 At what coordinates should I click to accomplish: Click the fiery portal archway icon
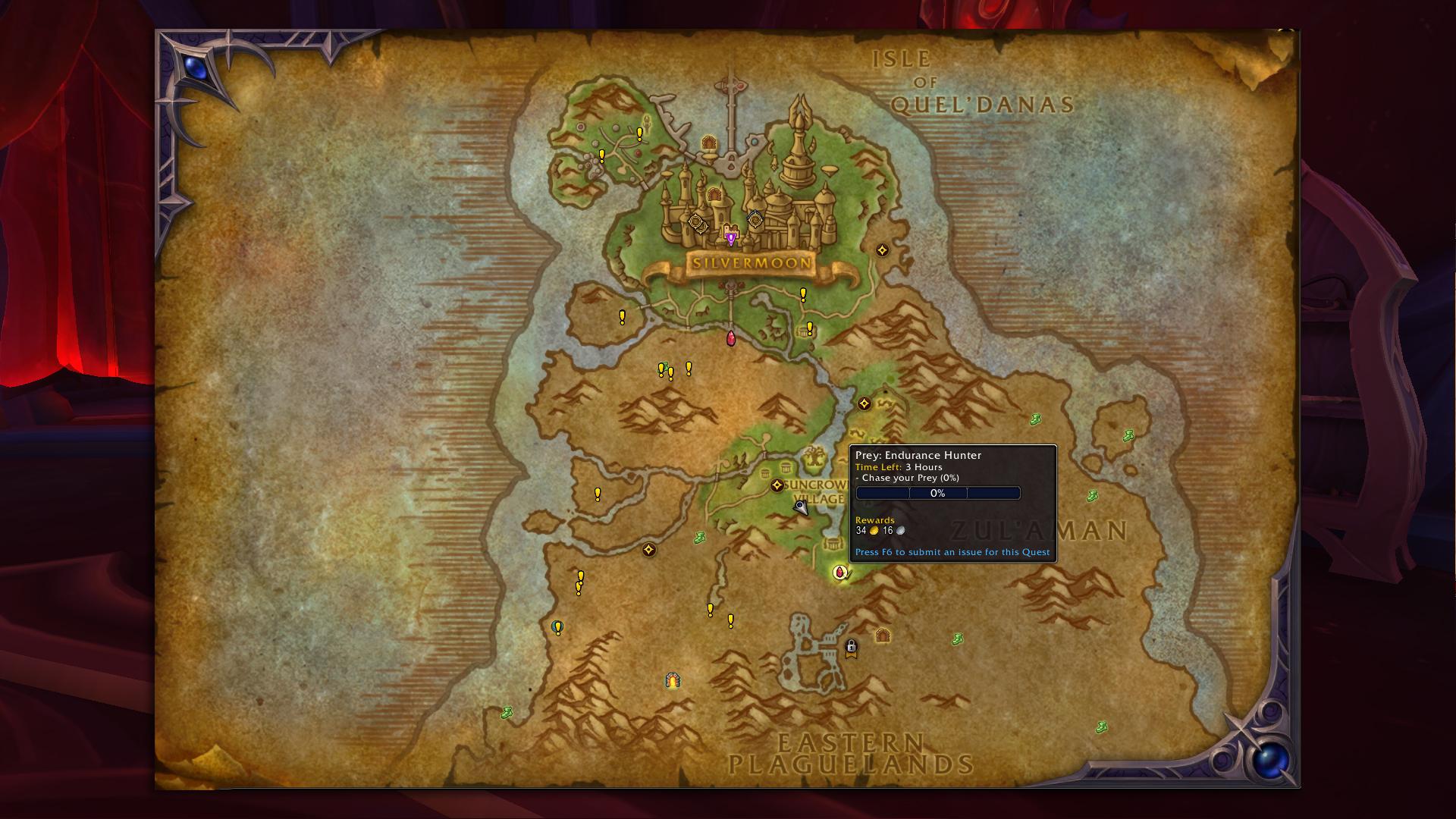click(673, 680)
